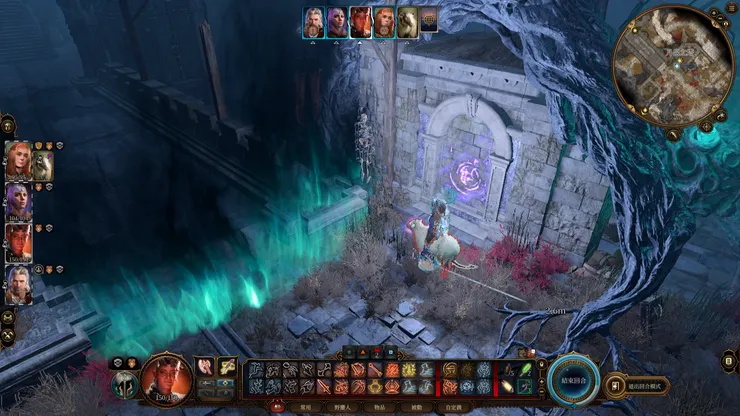Screen dimensions: 740x416
Task: Click the exit turn-based mode button
Action: [x=641, y=386]
